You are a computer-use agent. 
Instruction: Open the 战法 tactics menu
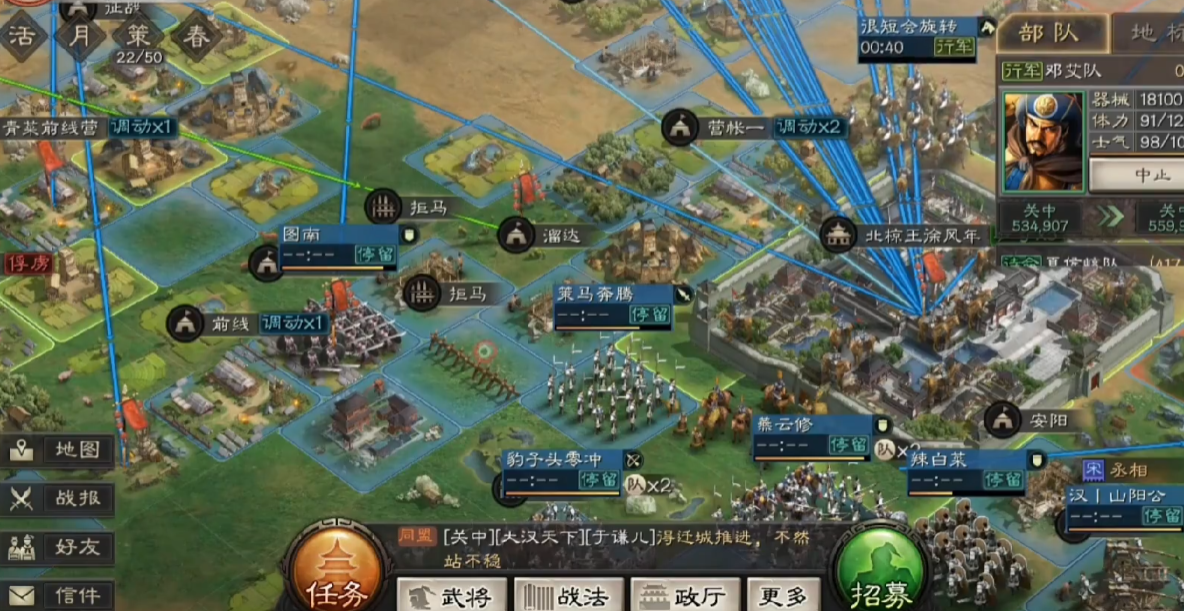point(570,596)
